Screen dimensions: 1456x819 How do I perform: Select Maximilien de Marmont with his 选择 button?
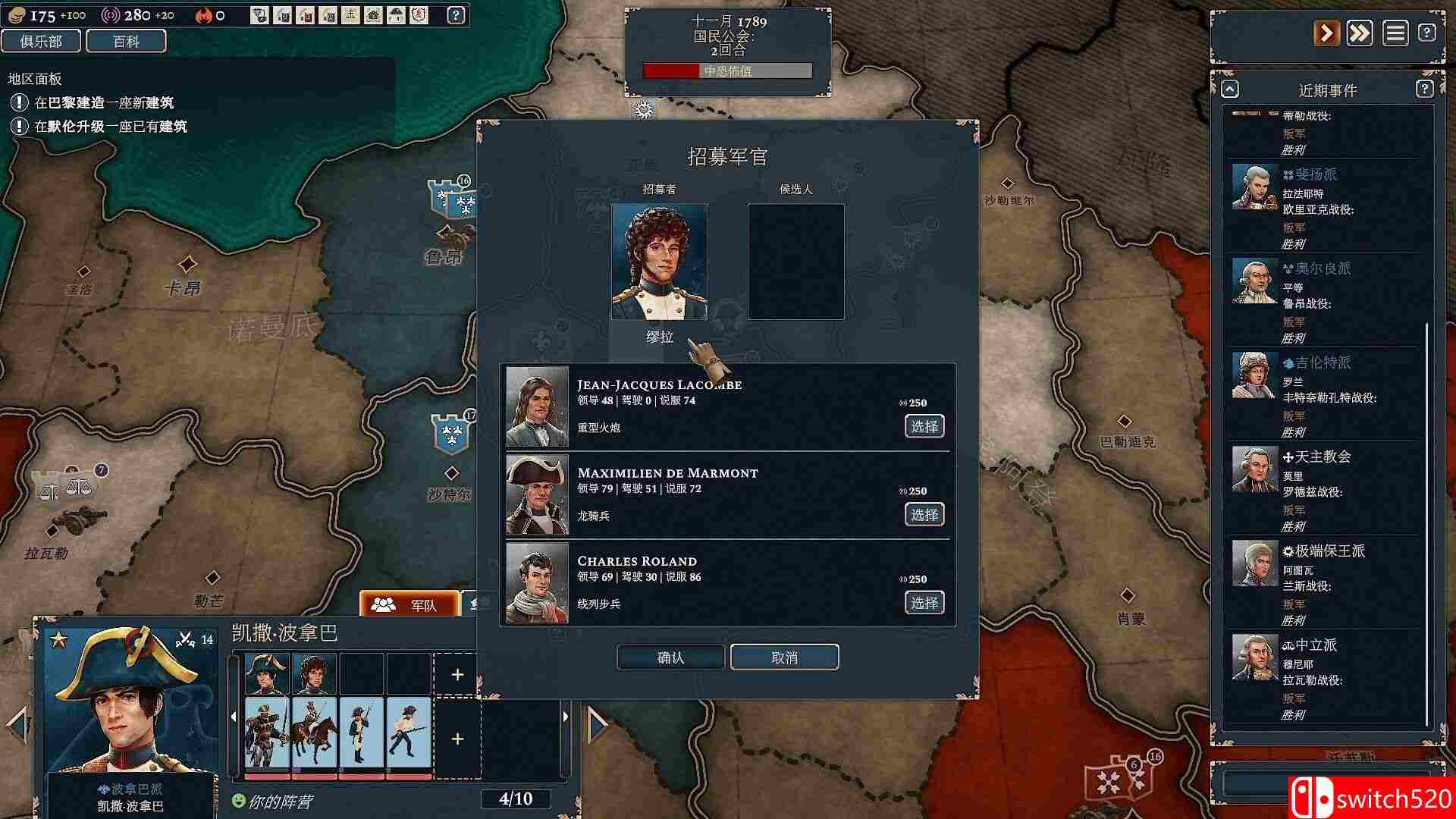[924, 514]
